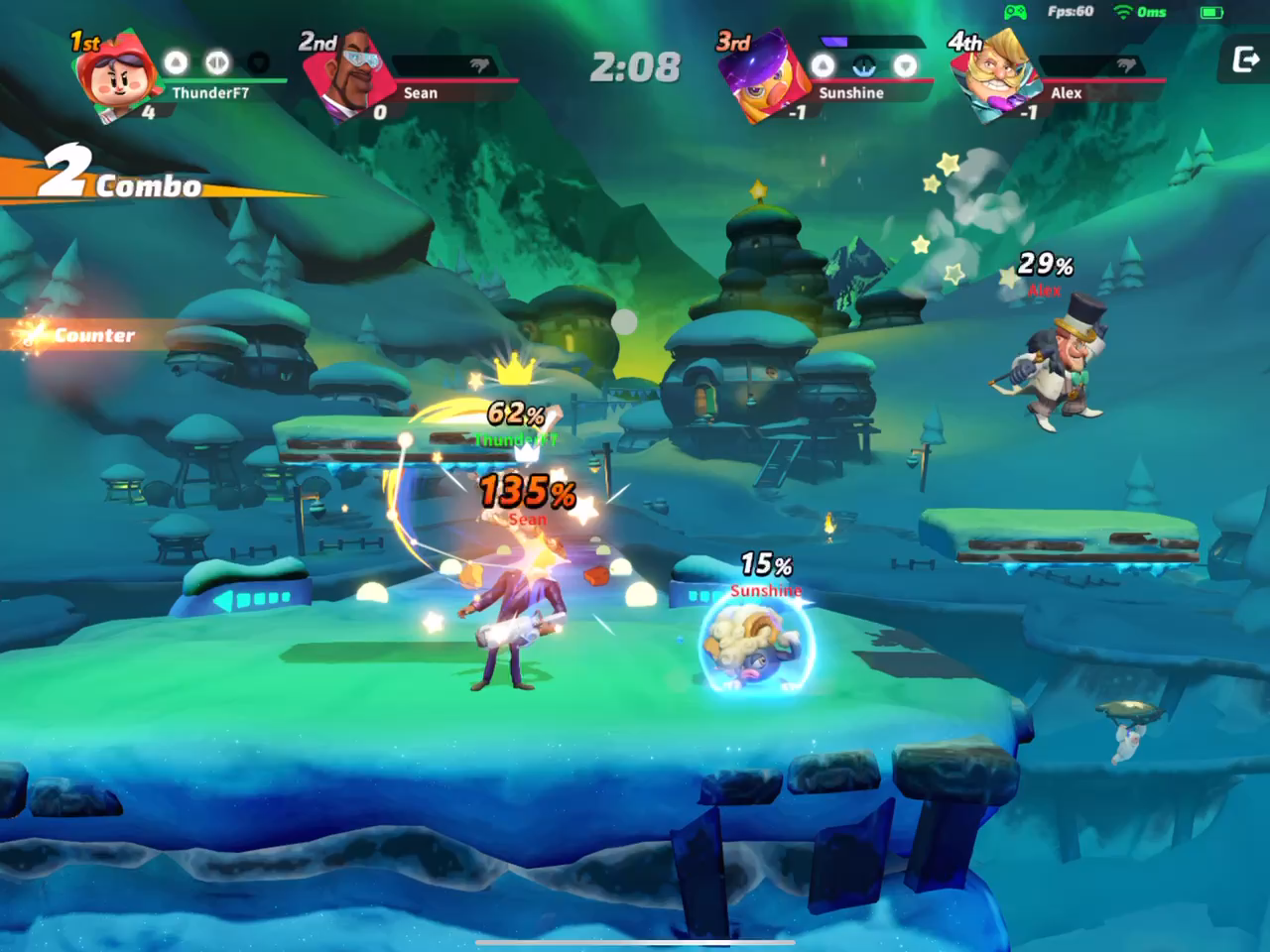This screenshot has width=1270, height=952.
Task: Select Alex's player portrait
Action: [x=994, y=77]
